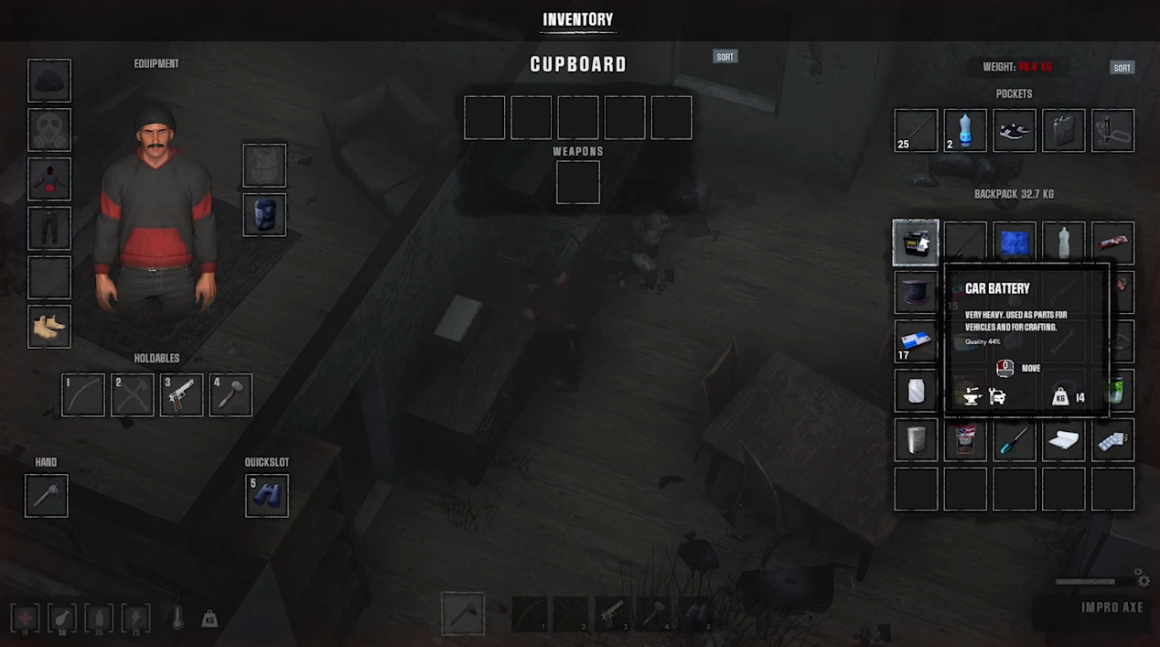Select the sneakers in the pockets
The width and height of the screenshot is (1160, 647).
[x=1014, y=131]
